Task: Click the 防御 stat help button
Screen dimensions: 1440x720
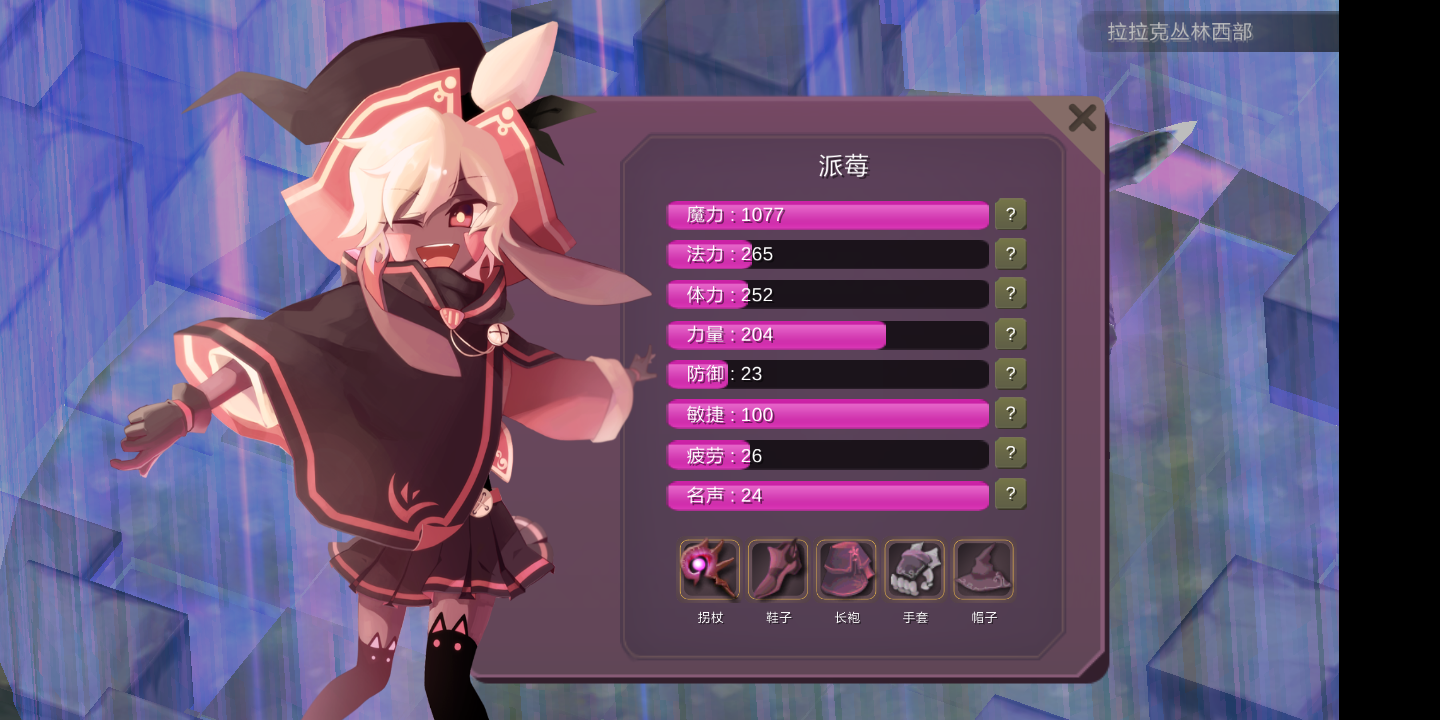Action: point(1010,373)
